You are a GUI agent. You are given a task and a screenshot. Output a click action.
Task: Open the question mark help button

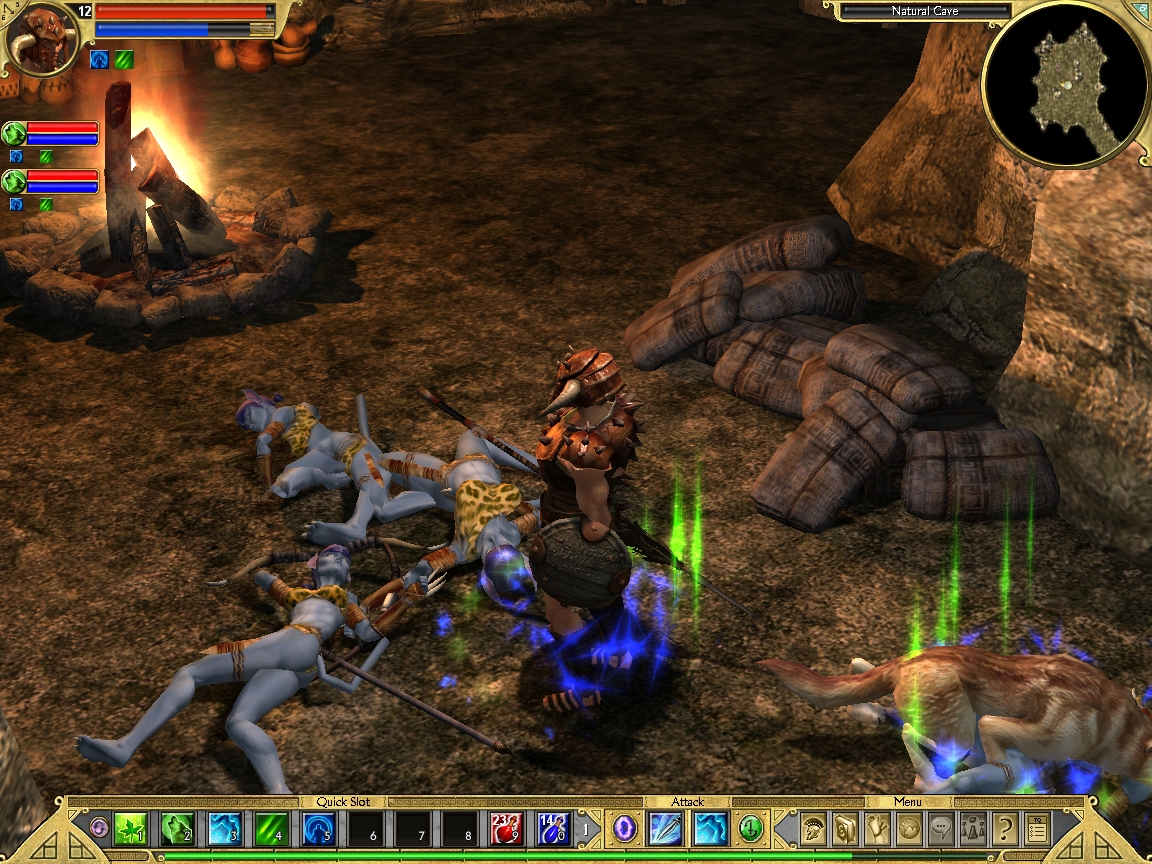(x=1004, y=828)
